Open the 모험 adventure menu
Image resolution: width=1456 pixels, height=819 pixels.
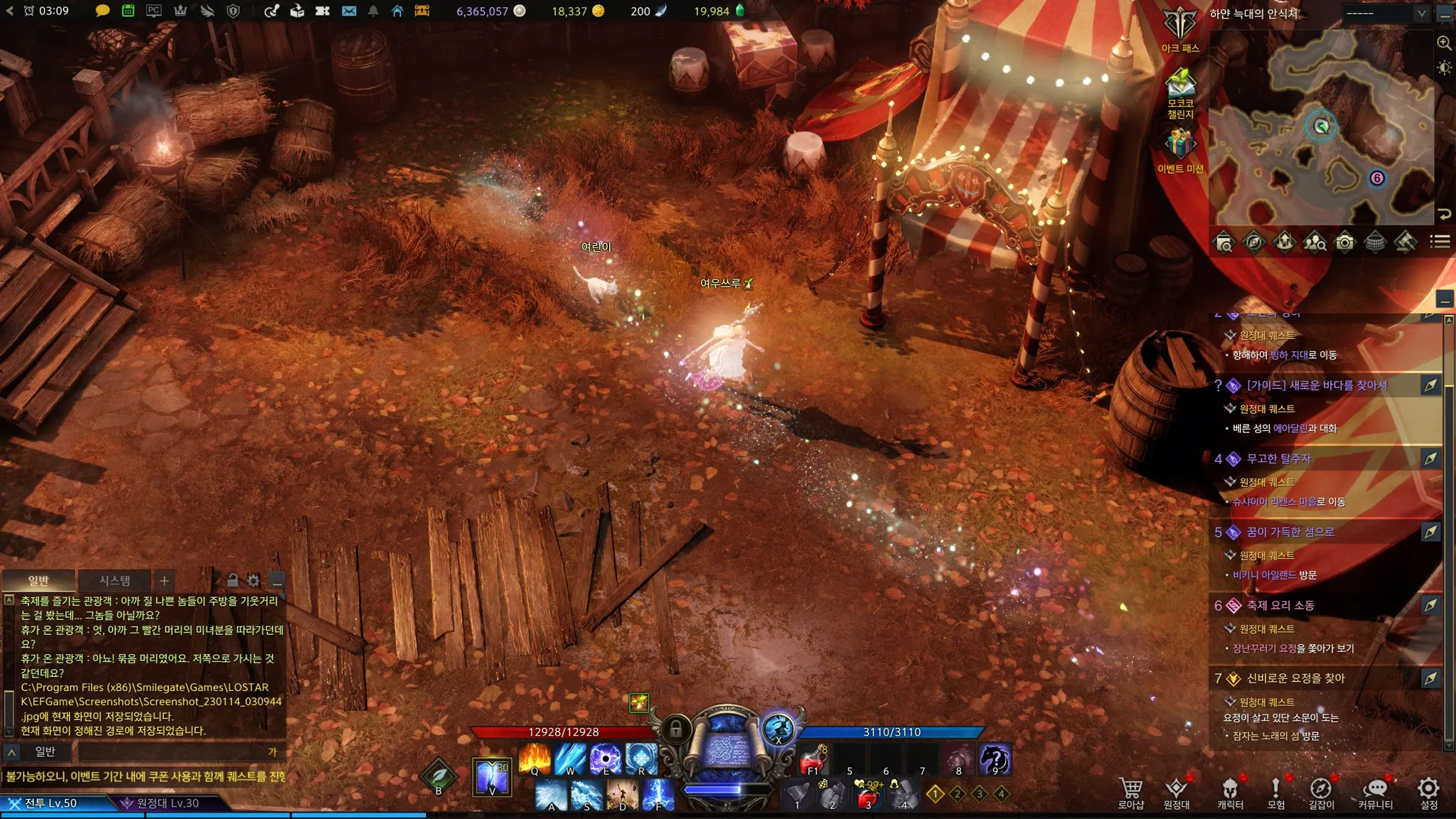pos(1275,792)
